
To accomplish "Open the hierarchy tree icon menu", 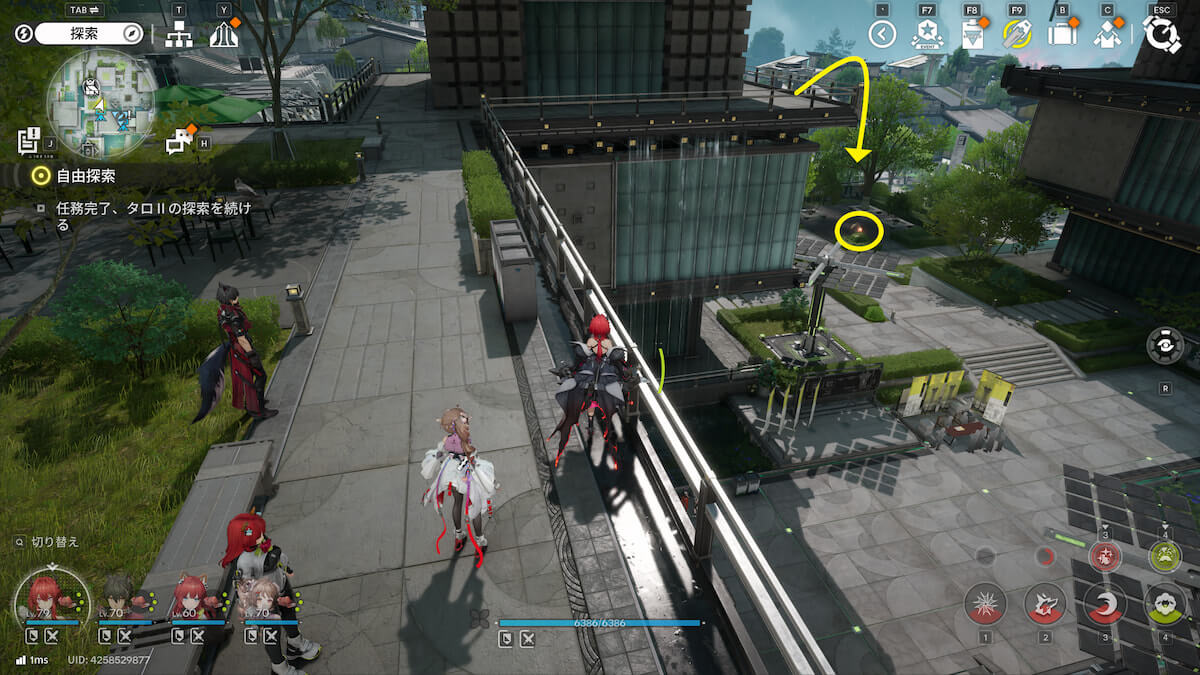I will [179, 35].
